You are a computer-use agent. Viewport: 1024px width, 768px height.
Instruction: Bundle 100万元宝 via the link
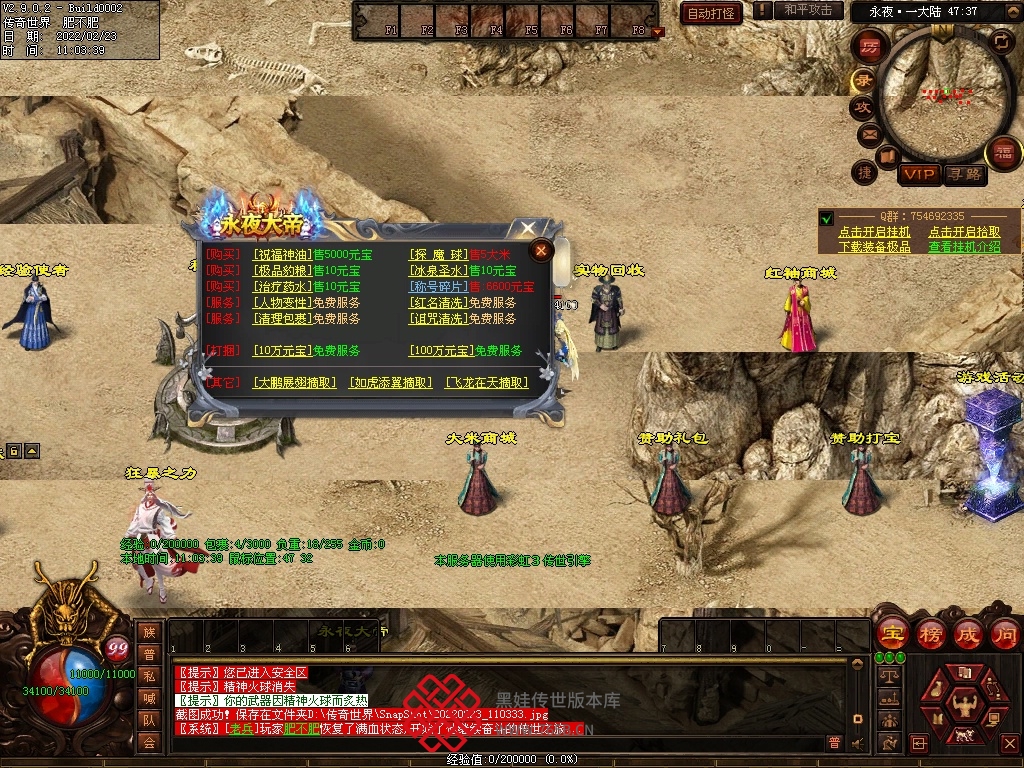pyautogui.click(x=440, y=351)
